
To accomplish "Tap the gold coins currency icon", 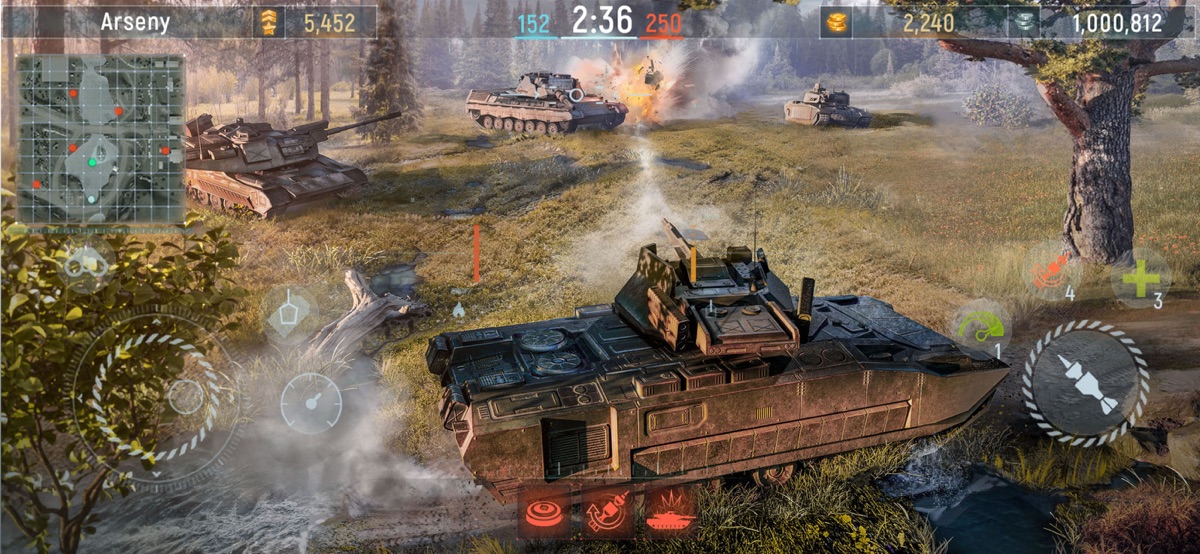I will click(838, 23).
